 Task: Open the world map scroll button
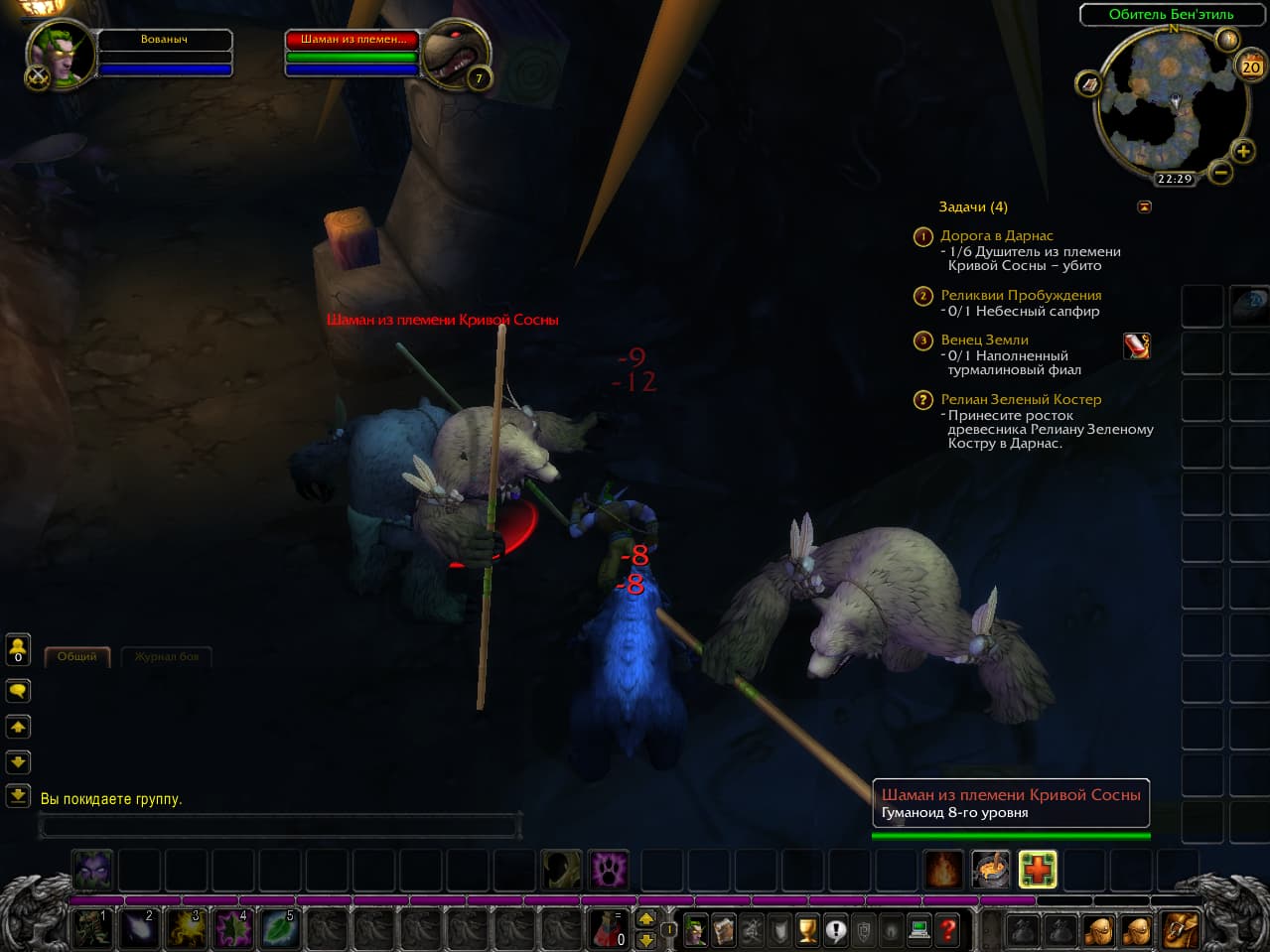tap(1089, 84)
